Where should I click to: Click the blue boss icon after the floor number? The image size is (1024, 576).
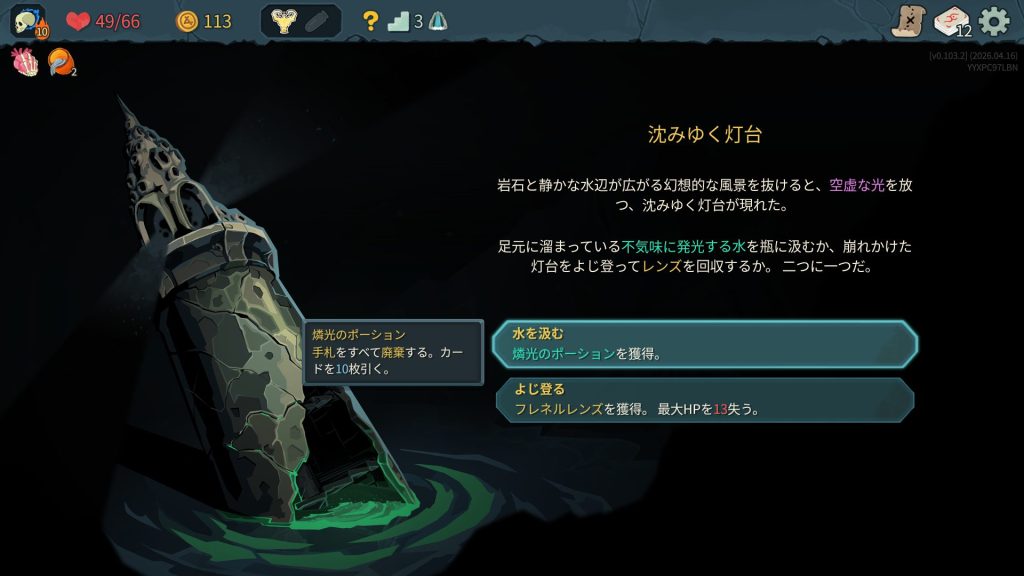click(x=438, y=21)
